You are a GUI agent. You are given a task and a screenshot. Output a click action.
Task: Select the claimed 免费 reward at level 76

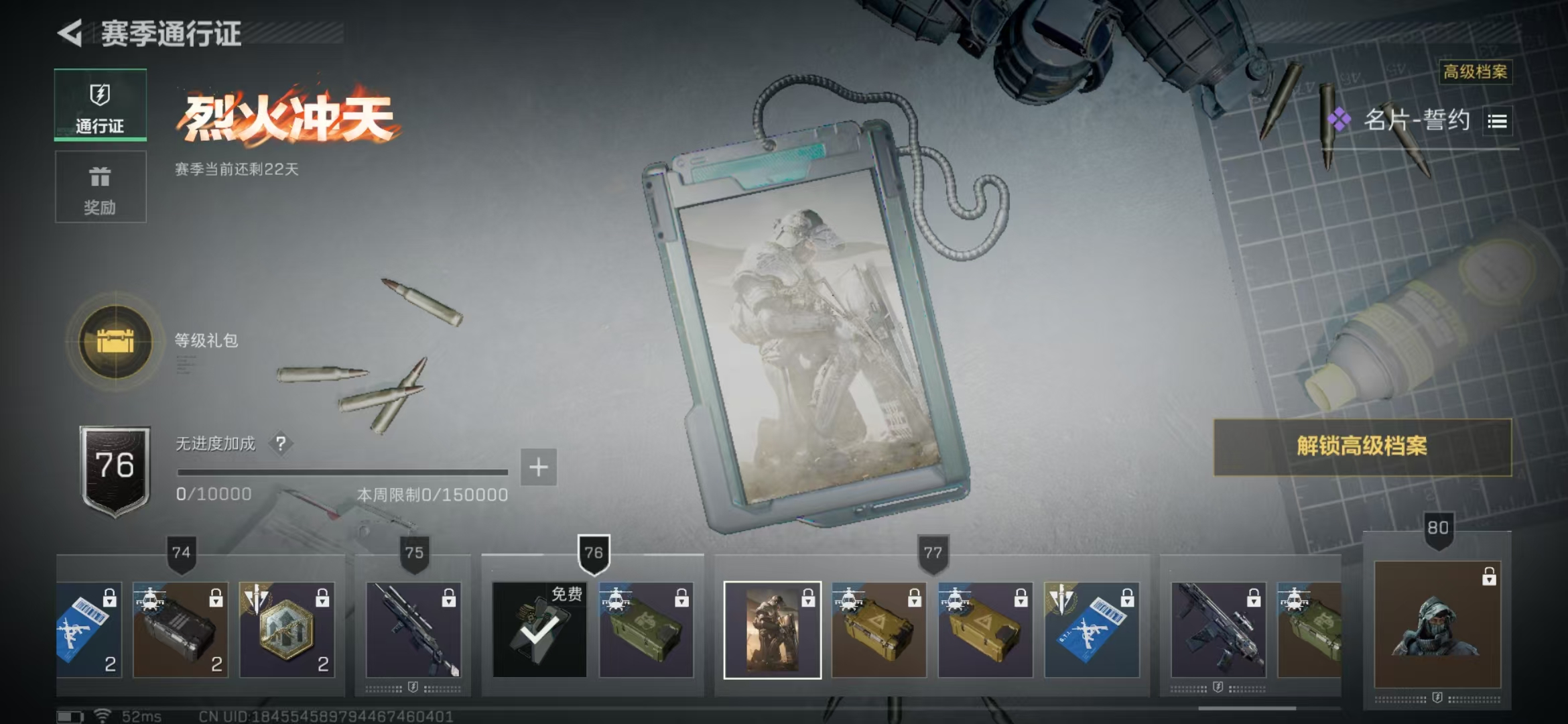(x=539, y=629)
